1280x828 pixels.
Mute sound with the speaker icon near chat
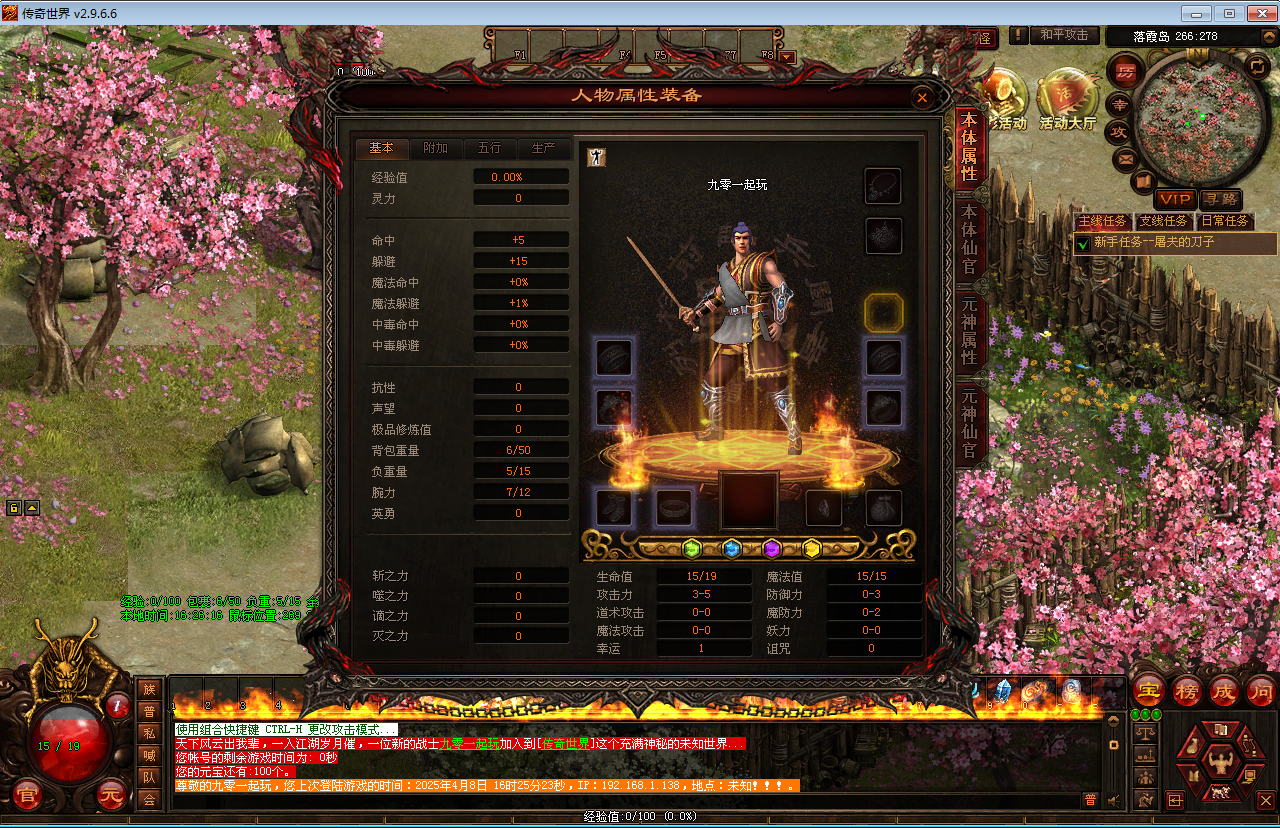1113,800
